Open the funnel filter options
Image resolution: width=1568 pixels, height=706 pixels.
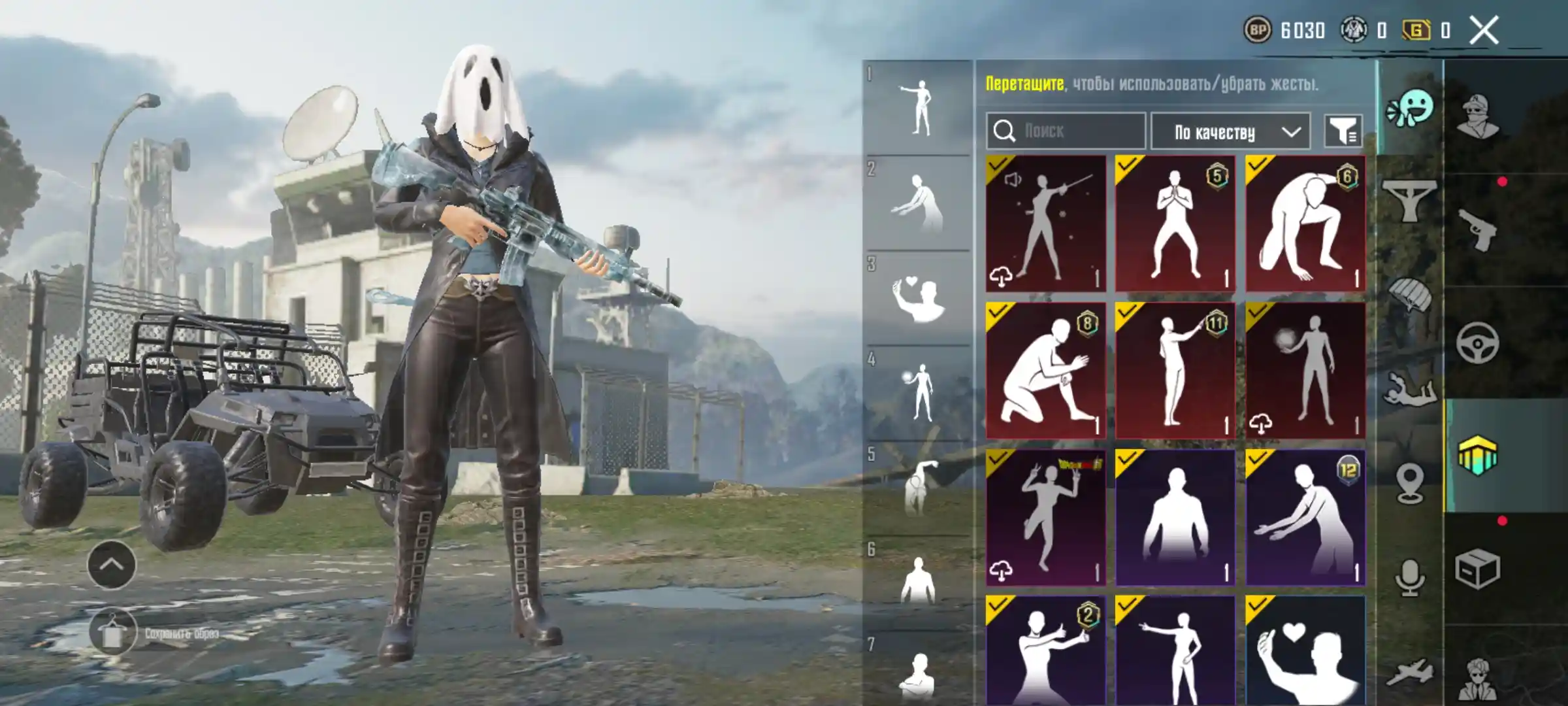1343,132
